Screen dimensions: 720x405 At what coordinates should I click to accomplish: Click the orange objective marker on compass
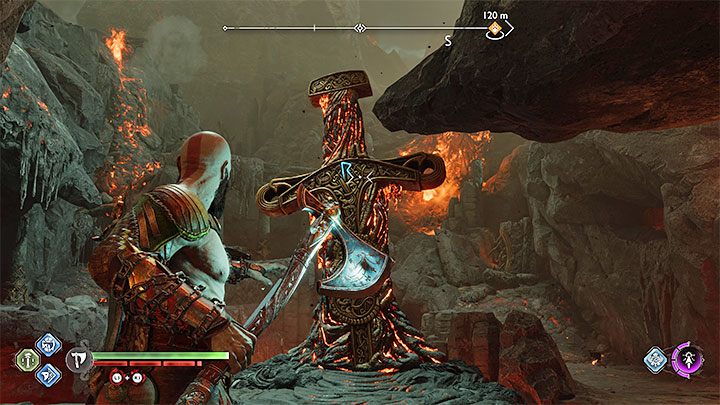coord(494,29)
